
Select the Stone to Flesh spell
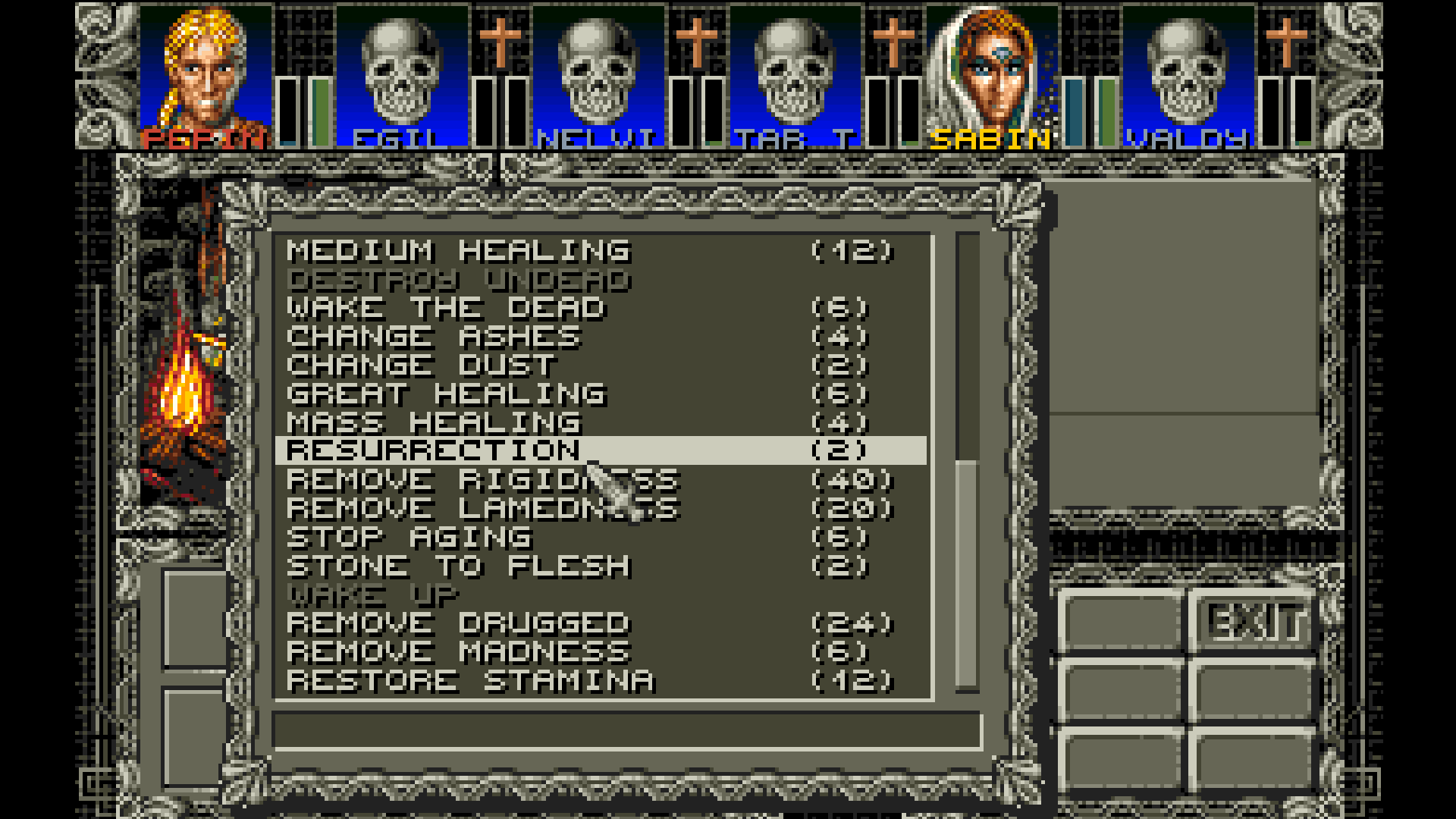click(x=455, y=565)
